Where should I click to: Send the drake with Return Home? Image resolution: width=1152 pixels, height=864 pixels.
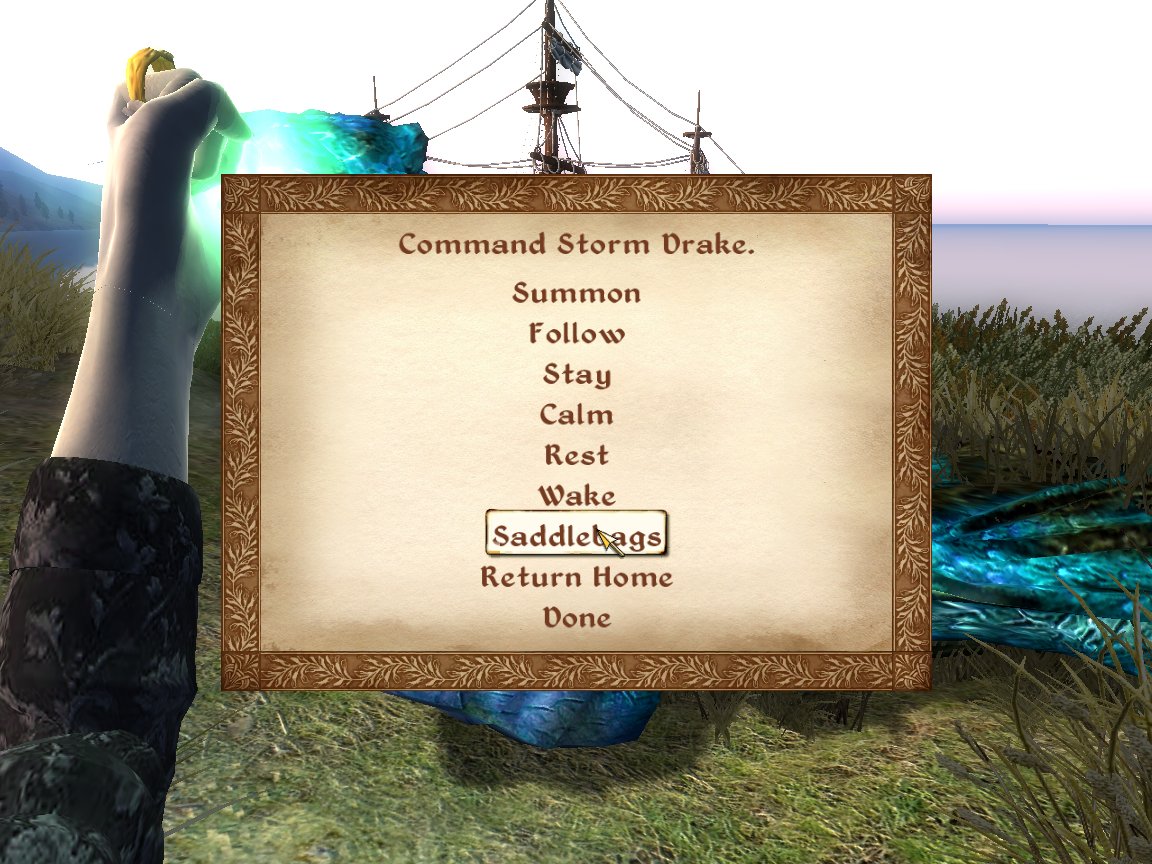(x=576, y=577)
